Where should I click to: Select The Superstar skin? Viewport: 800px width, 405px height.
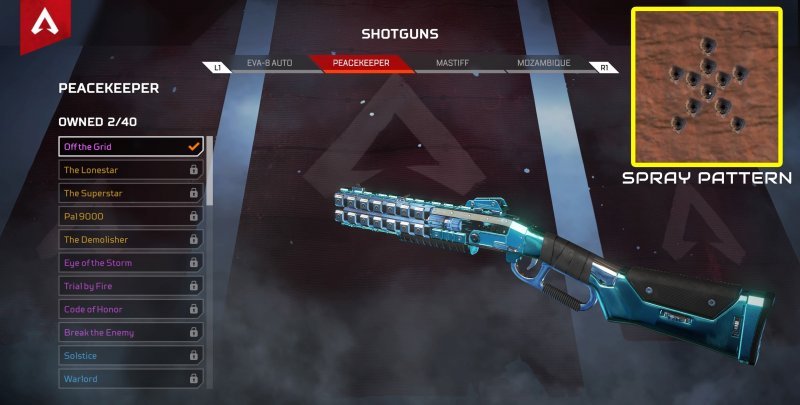tap(131, 193)
